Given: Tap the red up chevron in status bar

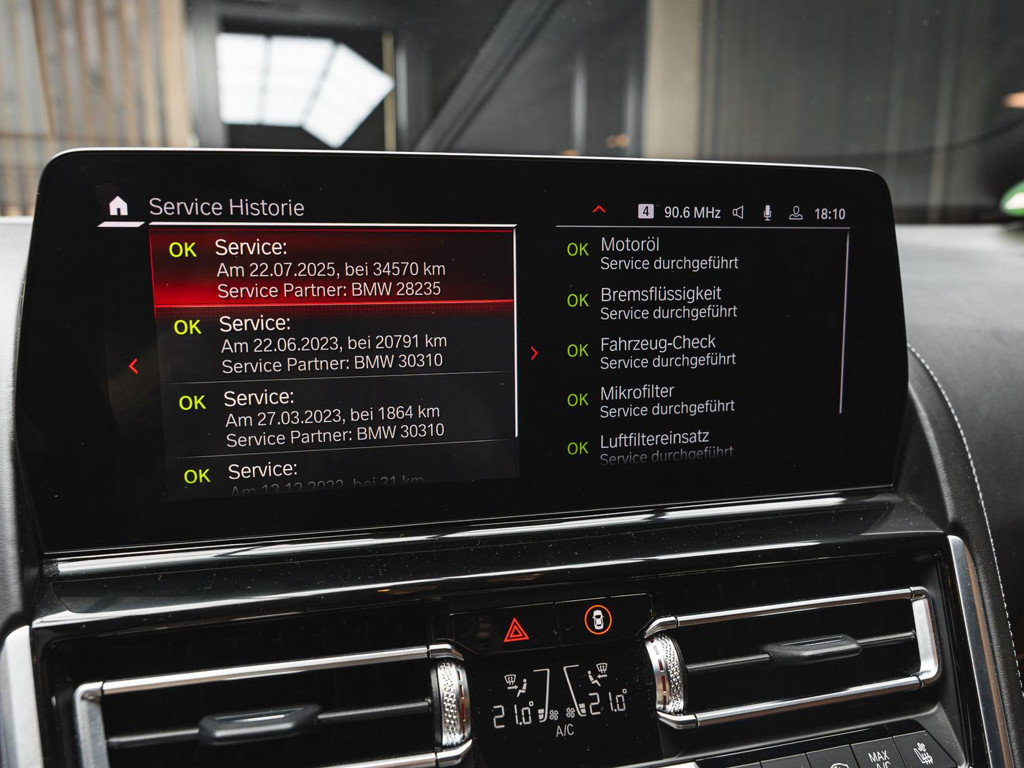Looking at the screenshot, I should 599,210.
